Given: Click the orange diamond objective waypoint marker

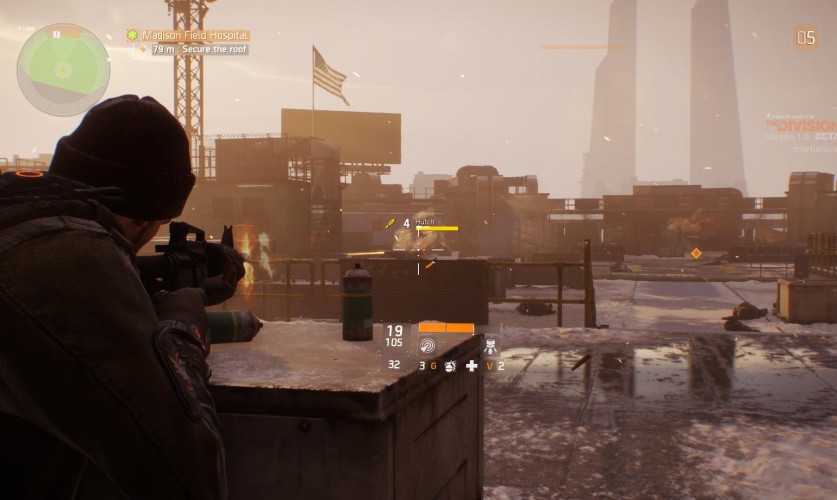Looking at the screenshot, I should coord(696,253).
